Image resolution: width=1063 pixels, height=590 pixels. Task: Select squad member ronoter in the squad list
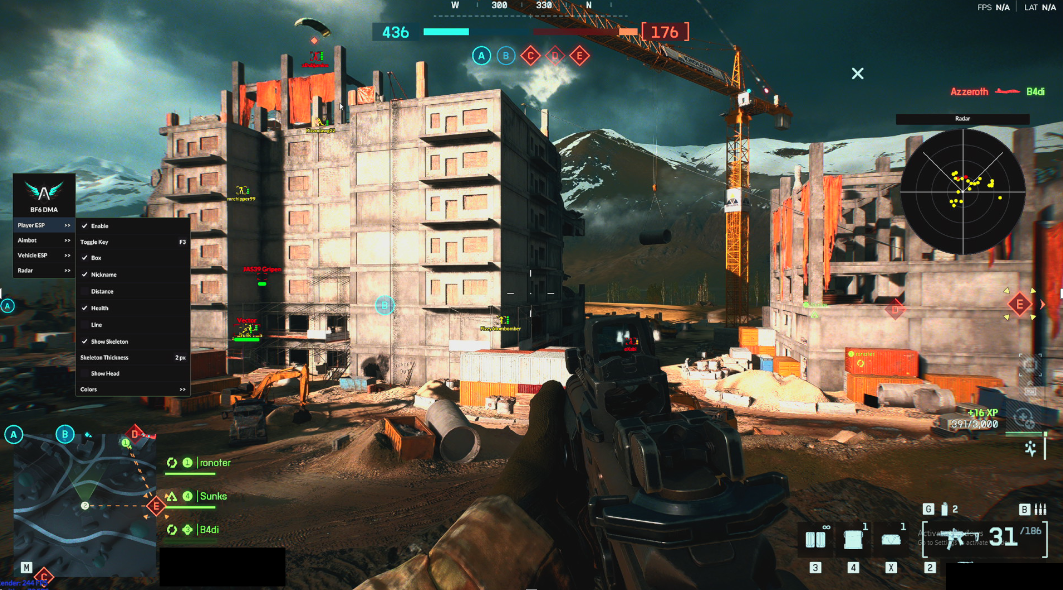pos(214,463)
